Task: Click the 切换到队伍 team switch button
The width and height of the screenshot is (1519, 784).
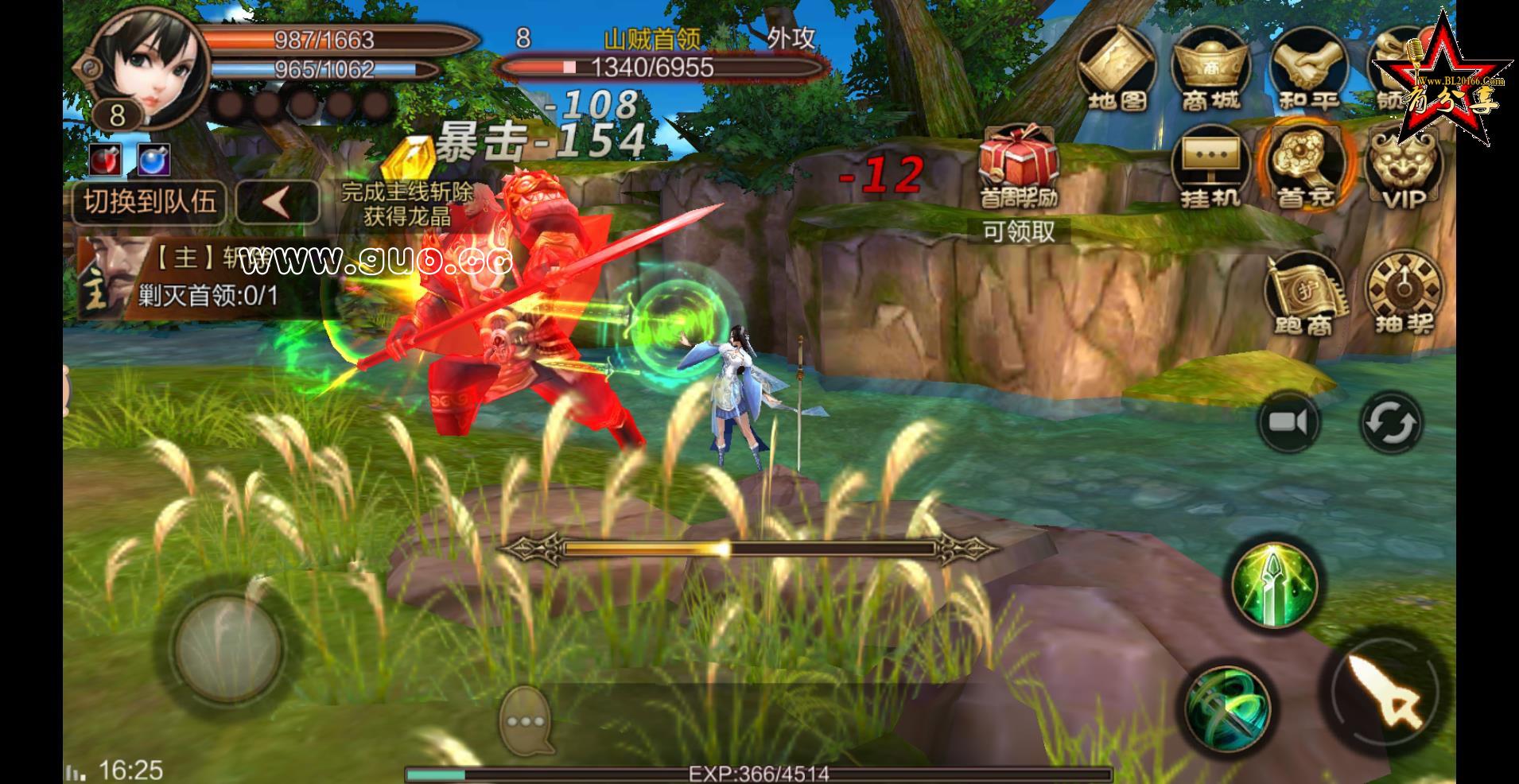Action: pyautogui.click(x=150, y=202)
